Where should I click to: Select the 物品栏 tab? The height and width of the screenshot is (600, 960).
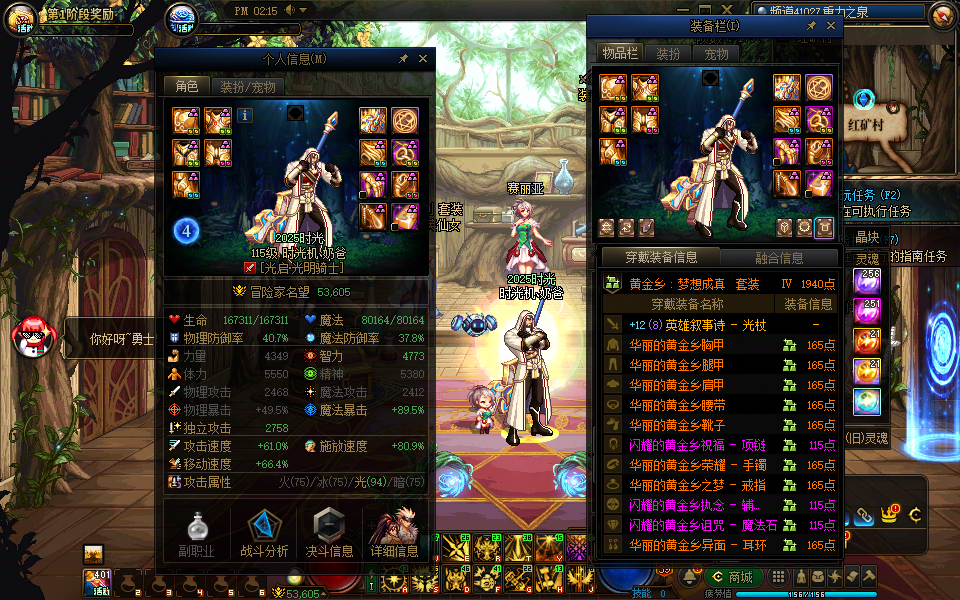tap(620, 54)
